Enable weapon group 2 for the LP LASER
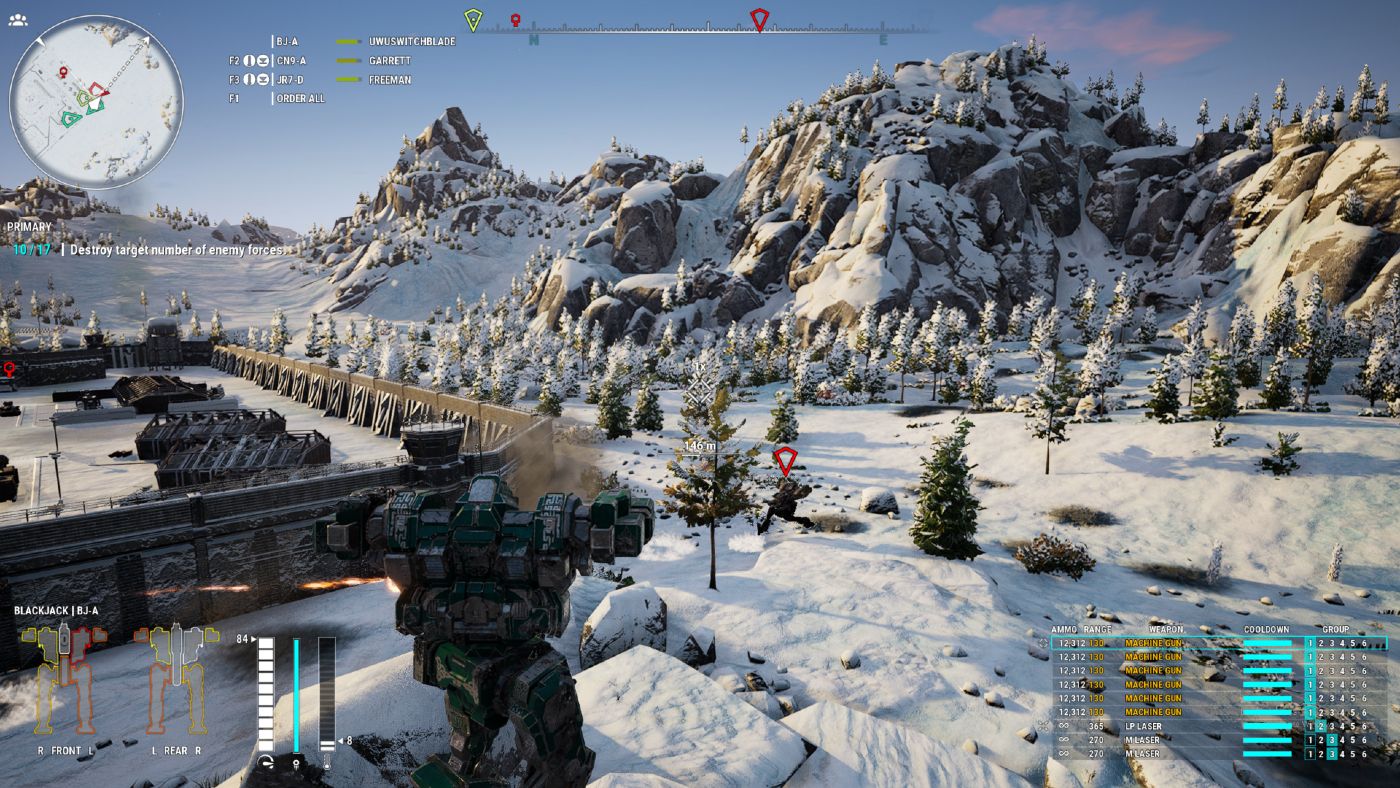This screenshot has width=1400, height=788. tap(1321, 724)
